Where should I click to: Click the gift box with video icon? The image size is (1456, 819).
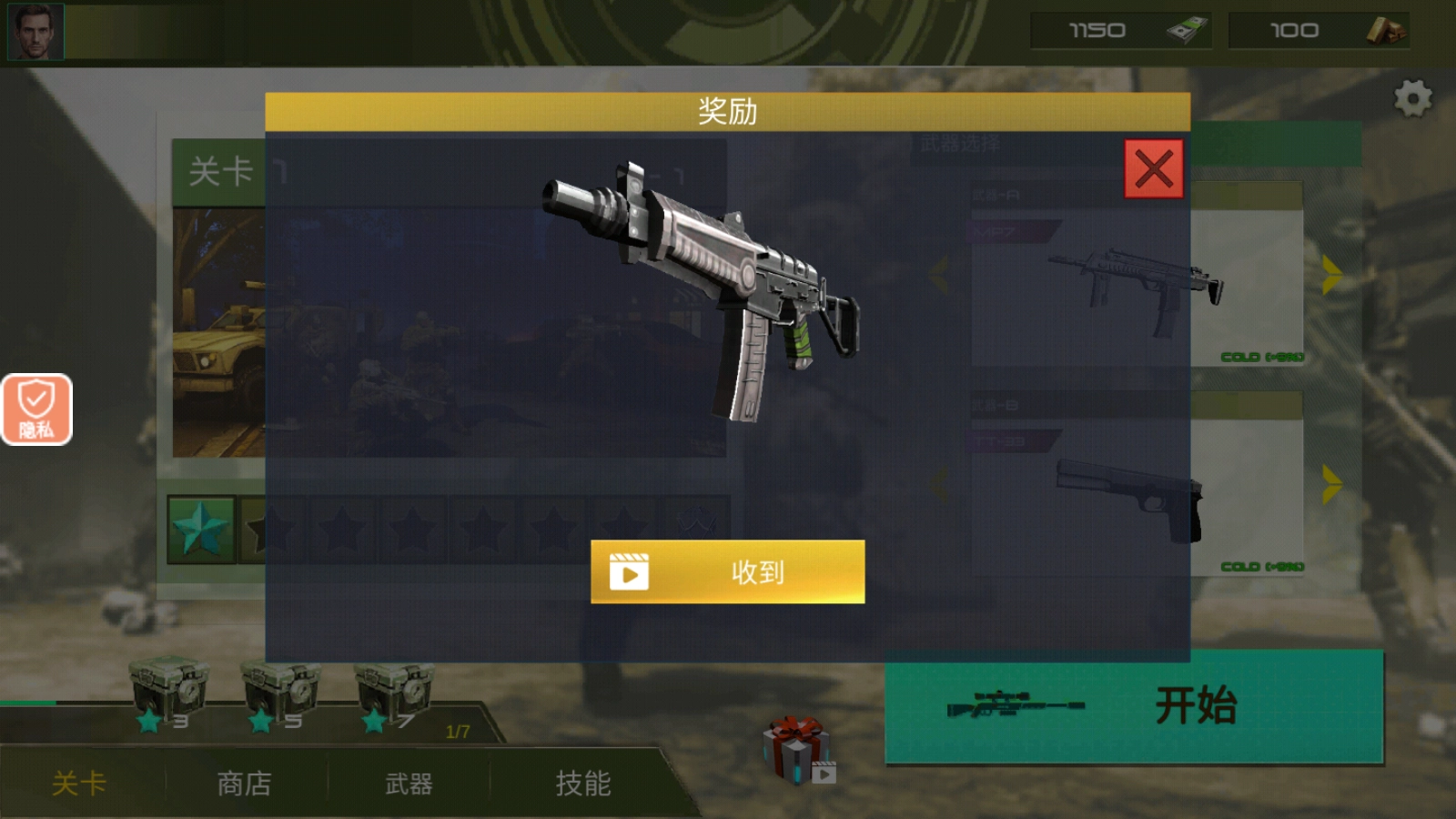coord(794,752)
